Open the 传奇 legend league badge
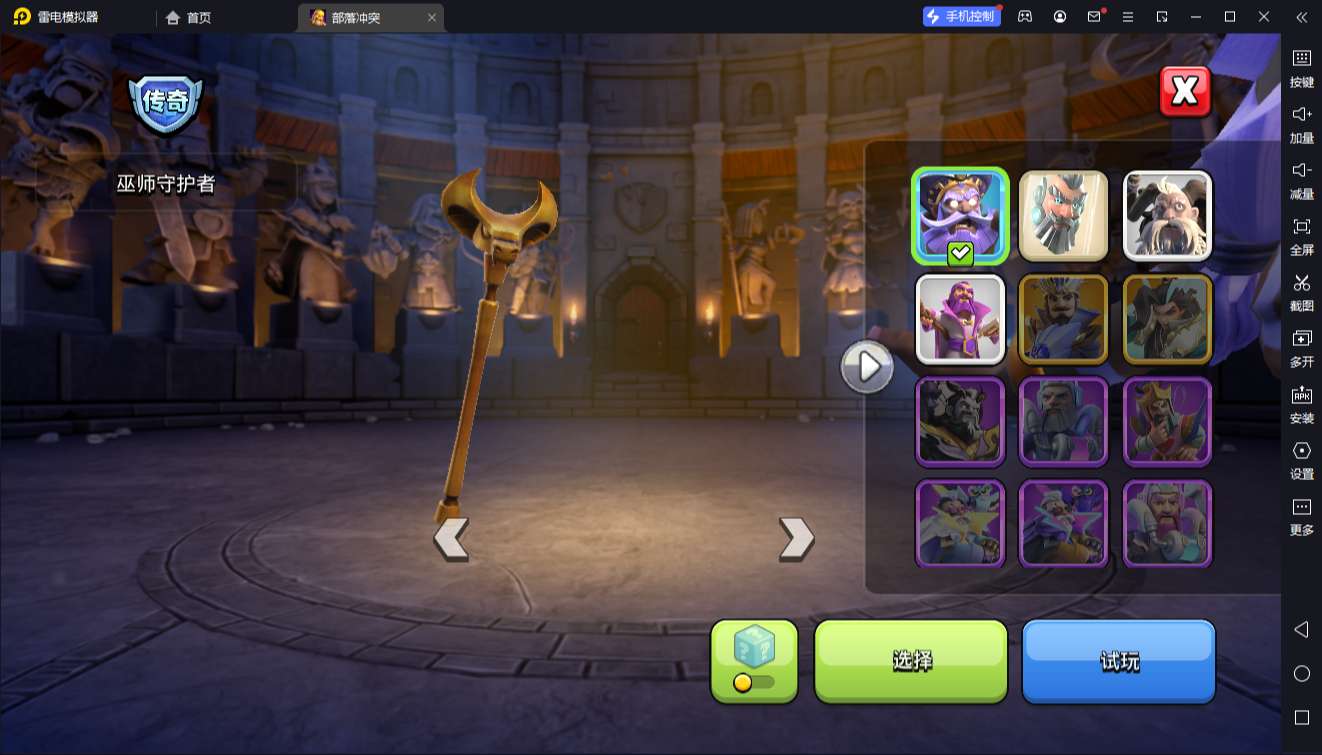 165,103
